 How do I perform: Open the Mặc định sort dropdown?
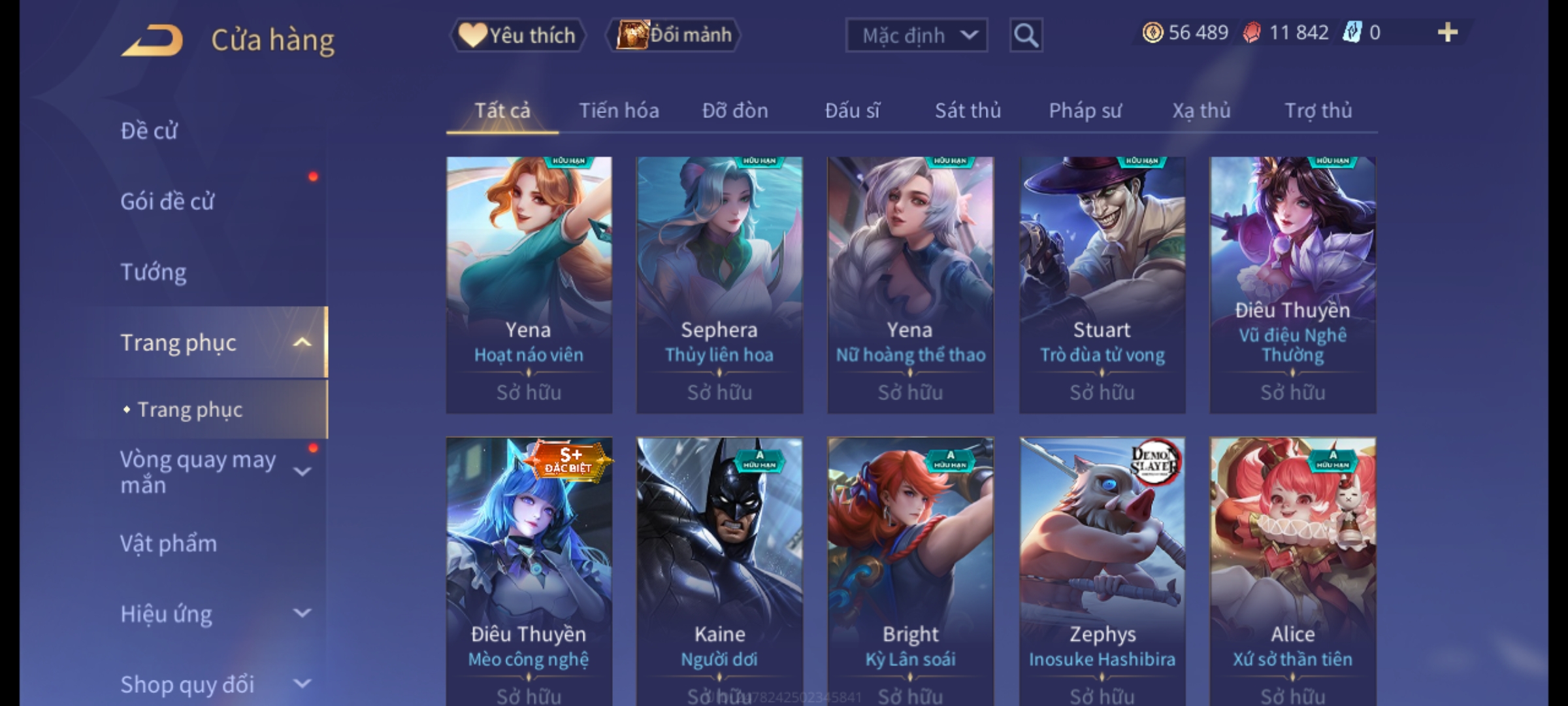point(916,35)
